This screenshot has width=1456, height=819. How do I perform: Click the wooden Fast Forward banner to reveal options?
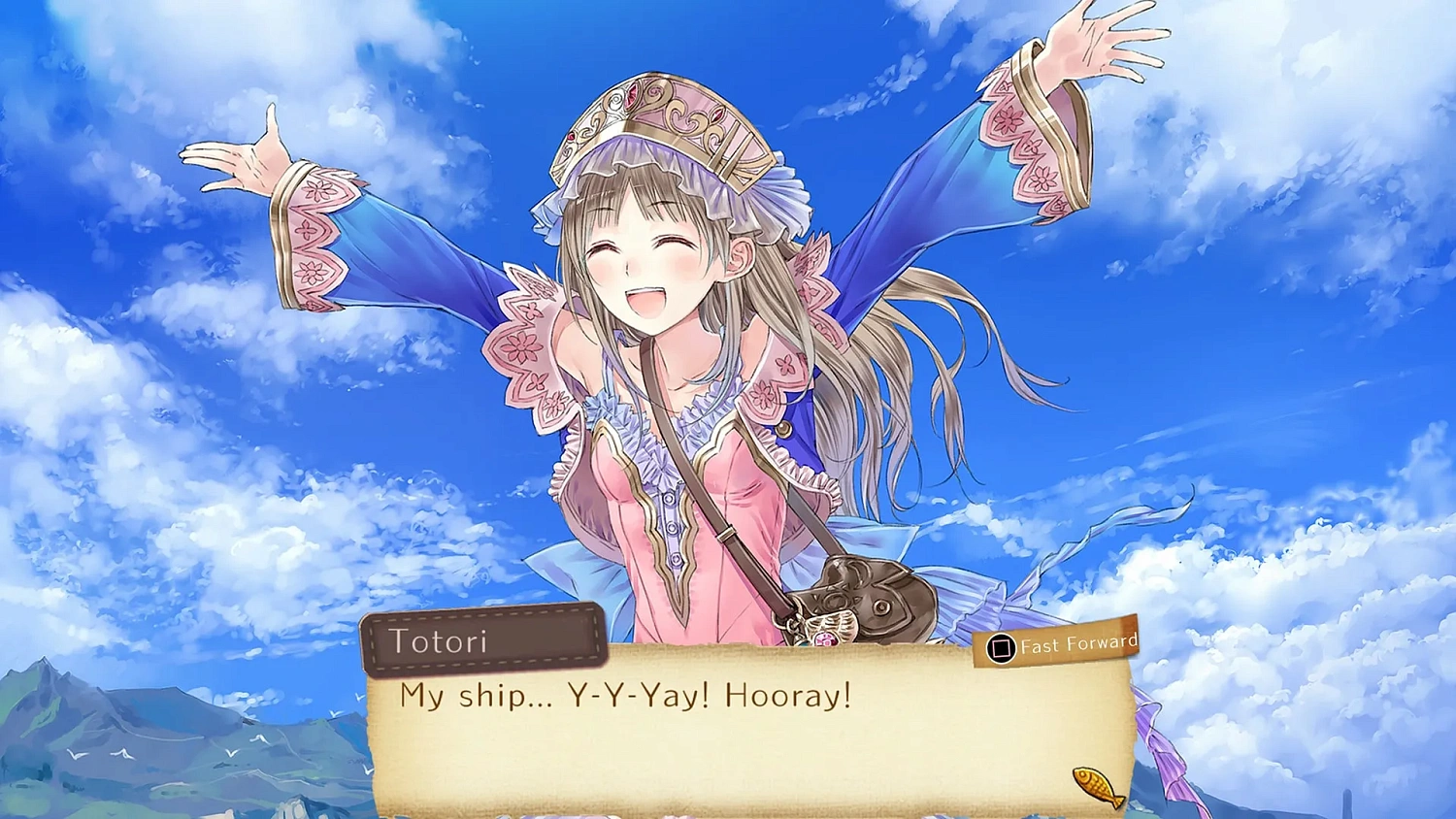(x=1058, y=642)
